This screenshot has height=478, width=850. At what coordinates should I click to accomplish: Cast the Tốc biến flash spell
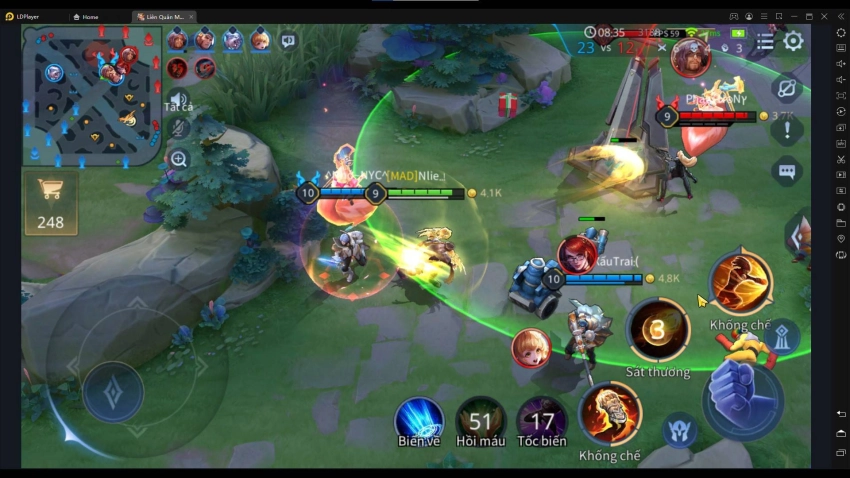click(x=541, y=420)
